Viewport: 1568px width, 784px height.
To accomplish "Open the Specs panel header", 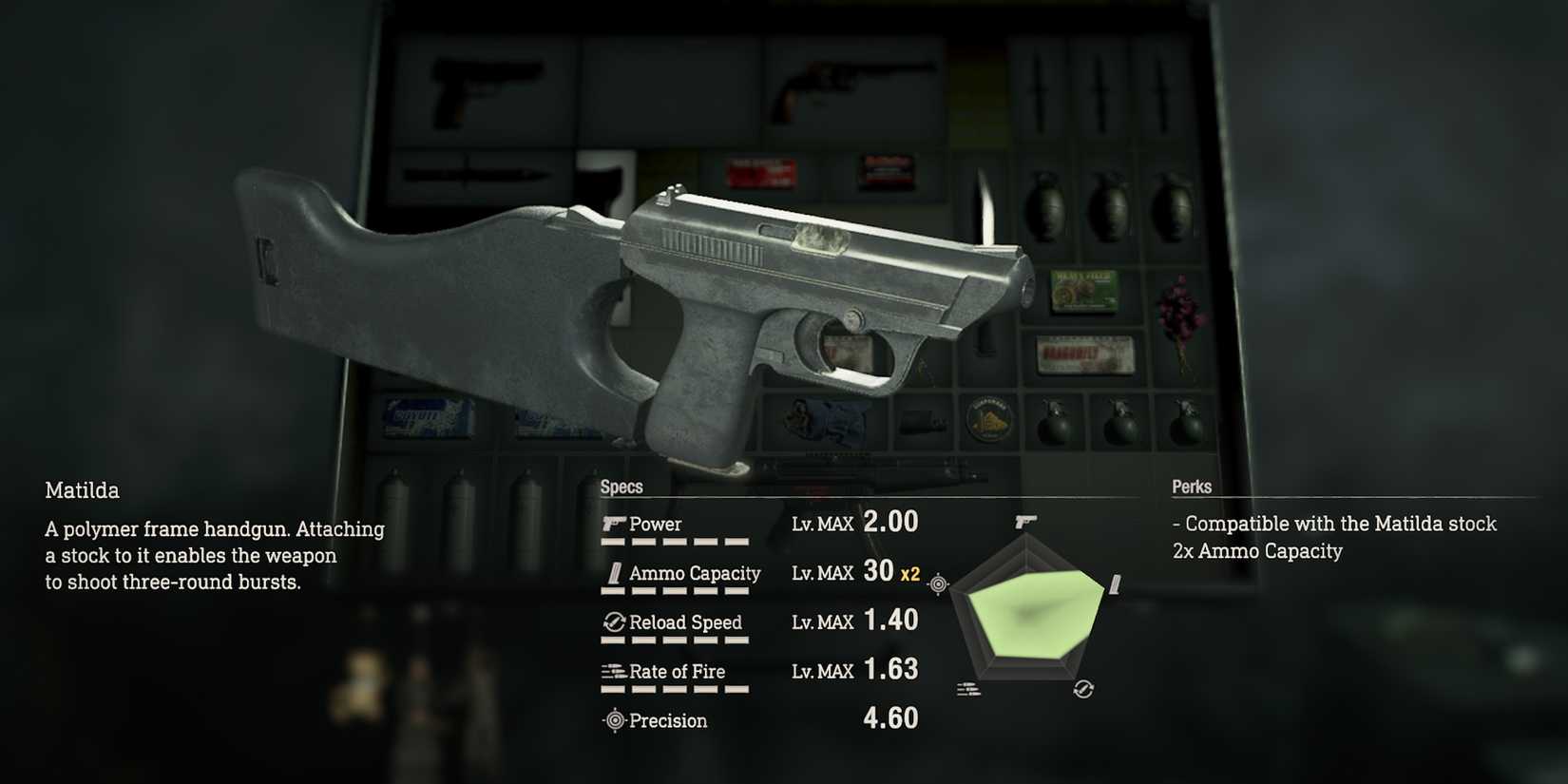I will [622, 486].
